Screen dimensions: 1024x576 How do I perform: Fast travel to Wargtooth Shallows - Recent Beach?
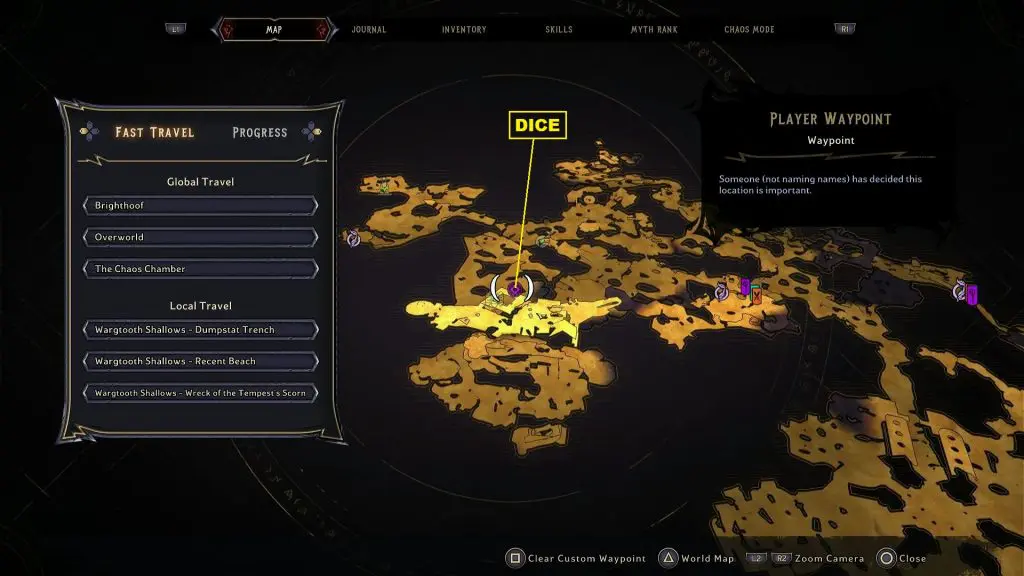pyautogui.click(x=201, y=361)
